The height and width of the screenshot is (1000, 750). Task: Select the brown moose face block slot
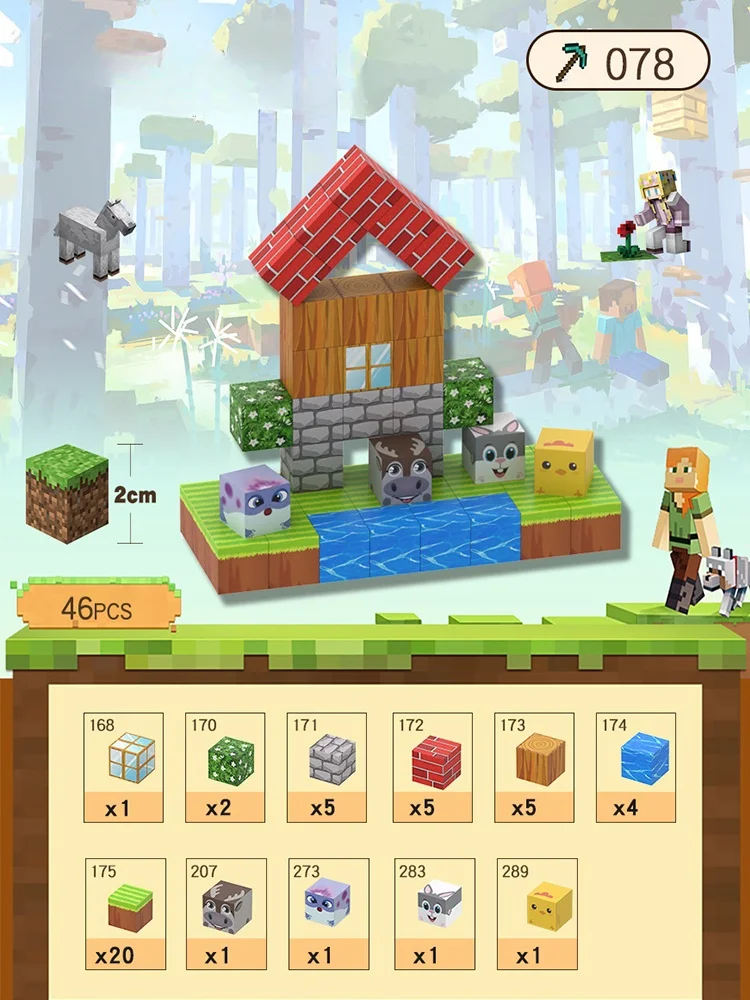pos(226,914)
